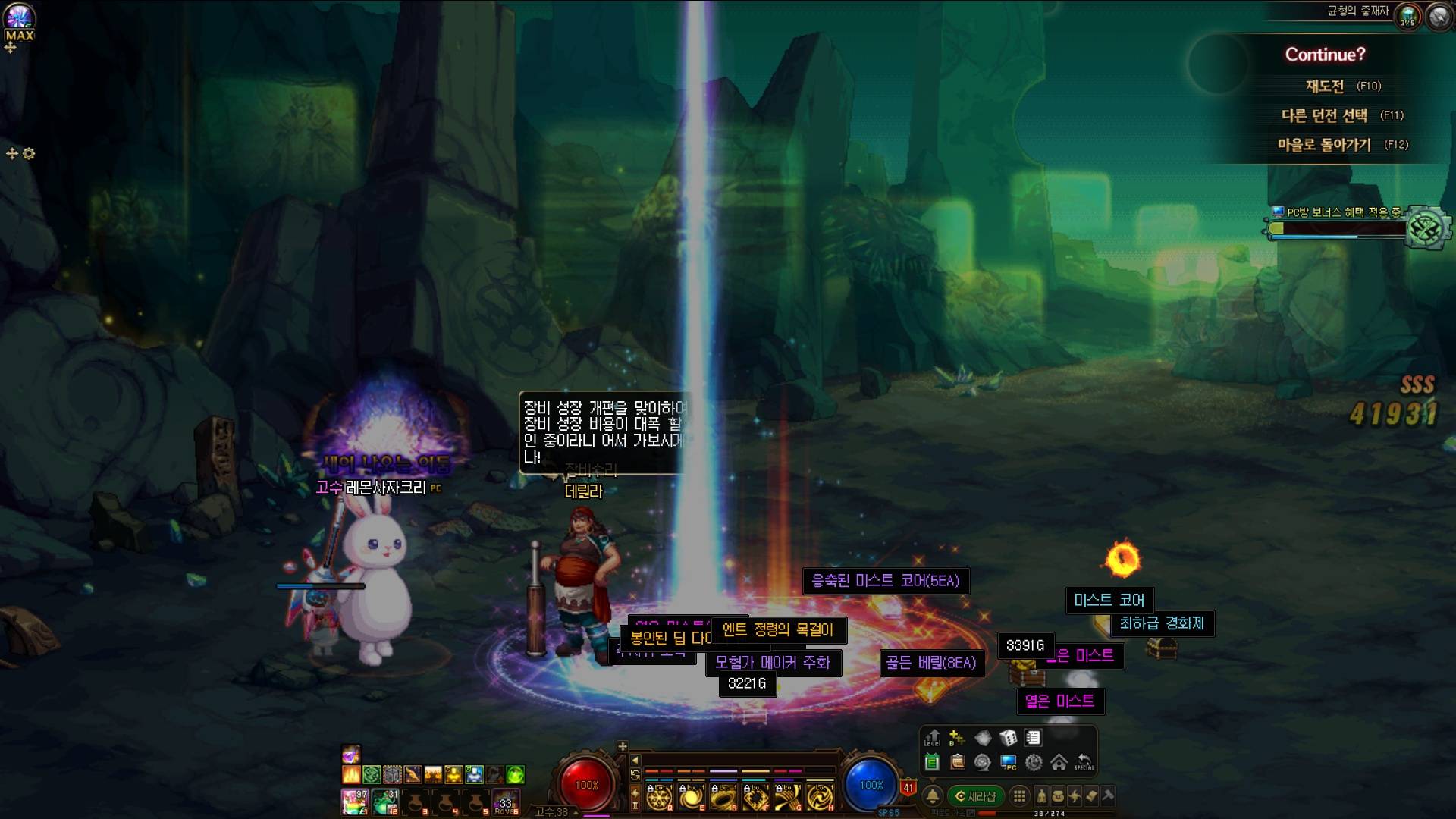Activate the snowflake skill on Q

click(x=658, y=796)
